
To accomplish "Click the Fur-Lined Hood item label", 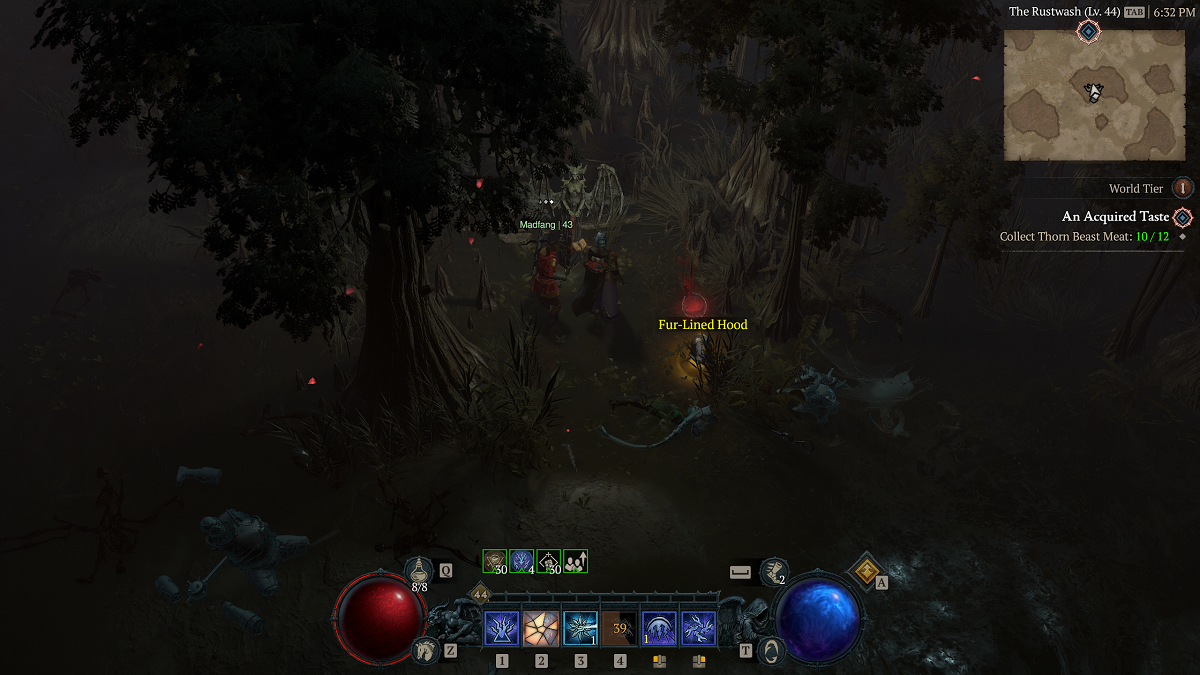I will coord(702,324).
